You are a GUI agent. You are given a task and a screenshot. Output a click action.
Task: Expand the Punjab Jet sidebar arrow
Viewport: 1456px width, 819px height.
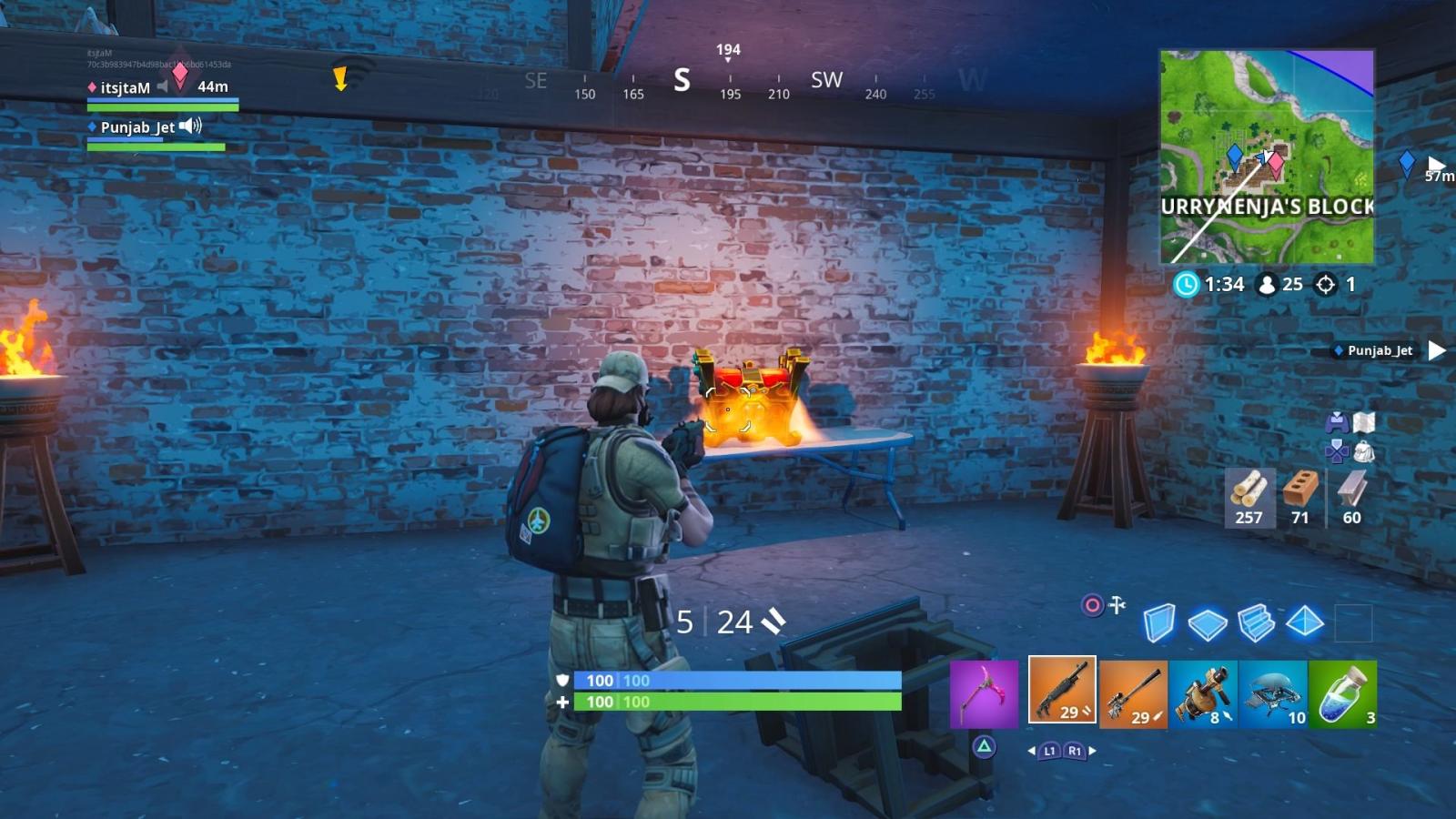tap(1436, 349)
